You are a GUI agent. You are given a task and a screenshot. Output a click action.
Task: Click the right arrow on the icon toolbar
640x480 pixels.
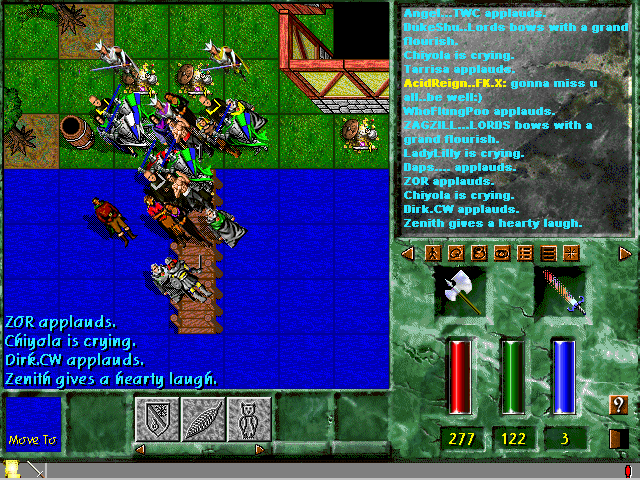[625, 254]
